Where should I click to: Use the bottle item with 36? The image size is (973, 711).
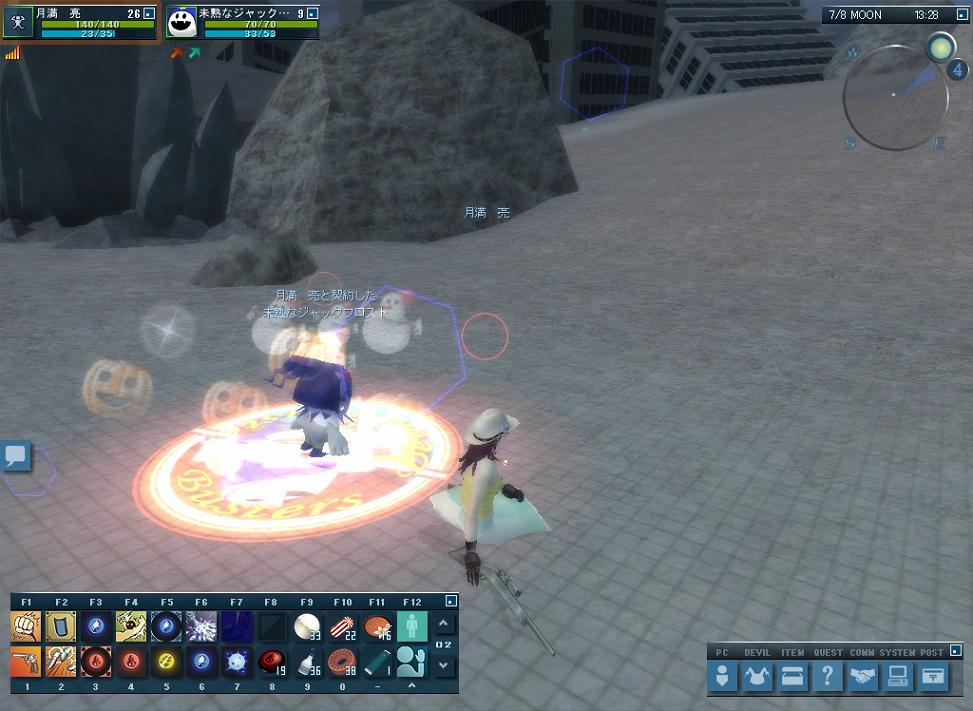click(x=306, y=661)
